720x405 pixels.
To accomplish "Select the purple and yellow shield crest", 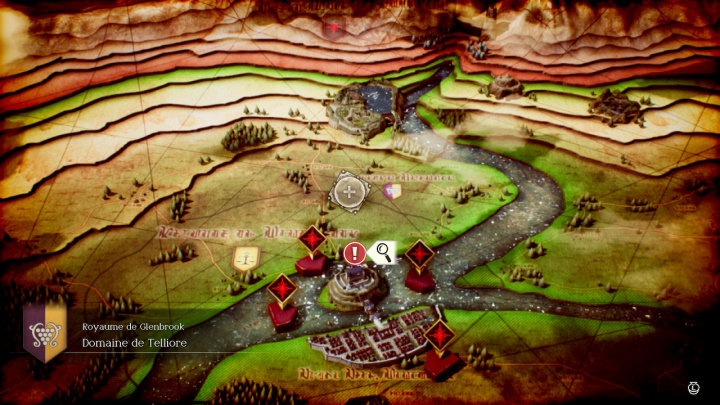I will (x=393, y=191).
